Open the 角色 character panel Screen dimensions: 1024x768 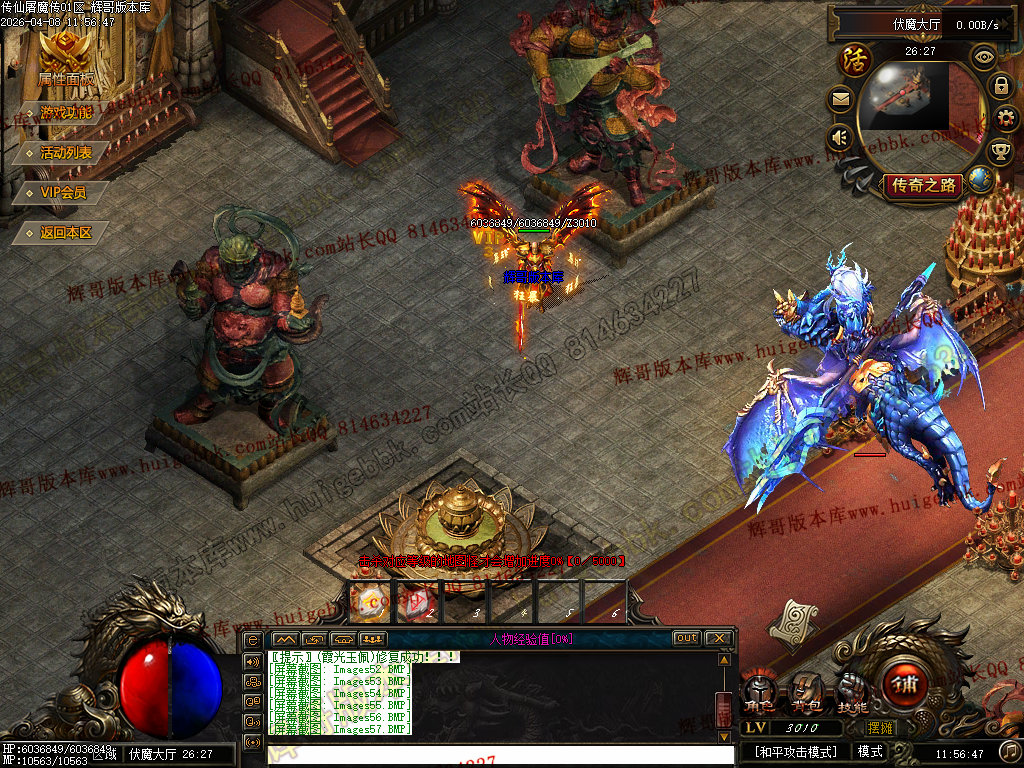point(761,693)
